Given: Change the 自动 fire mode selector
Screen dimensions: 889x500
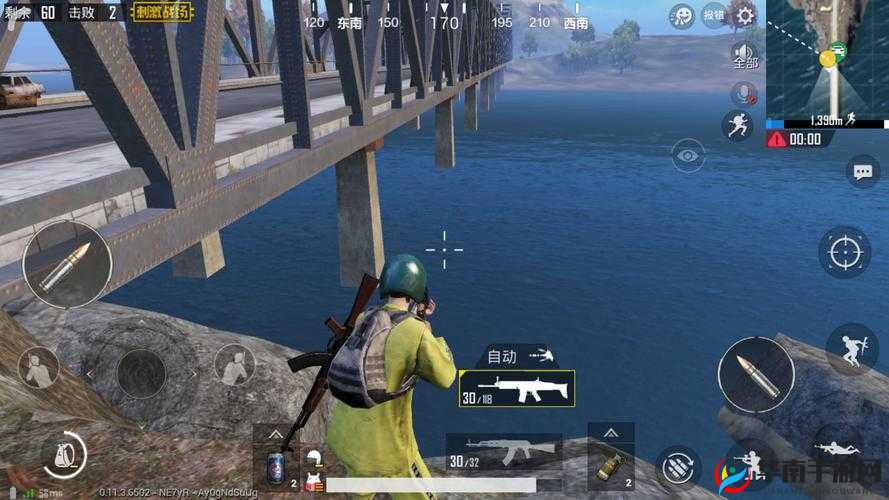Looking at the screenshot, I should point(518,355).
